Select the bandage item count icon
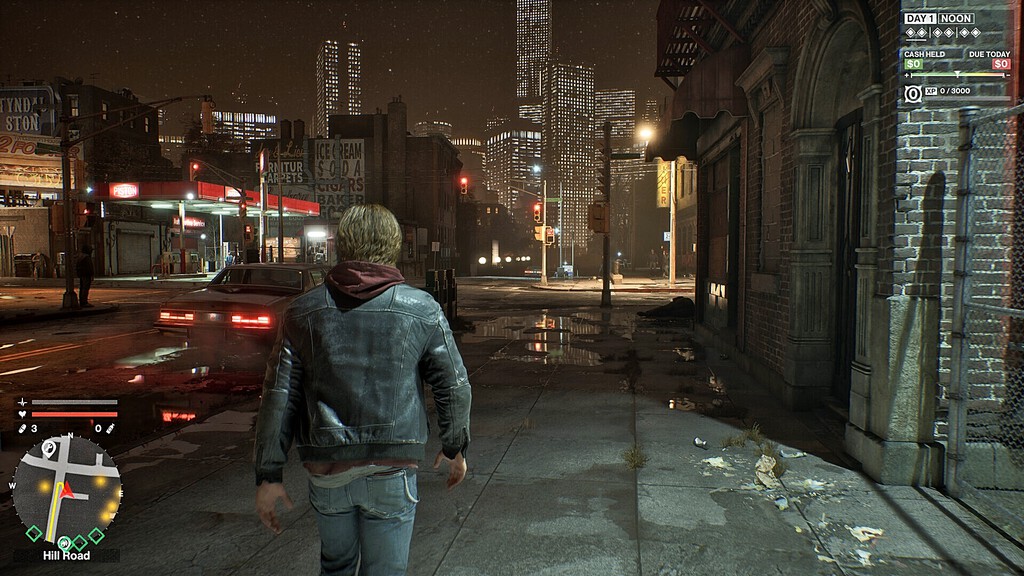The height and width of the screenshot is (576, 1024). click(22, 429)
